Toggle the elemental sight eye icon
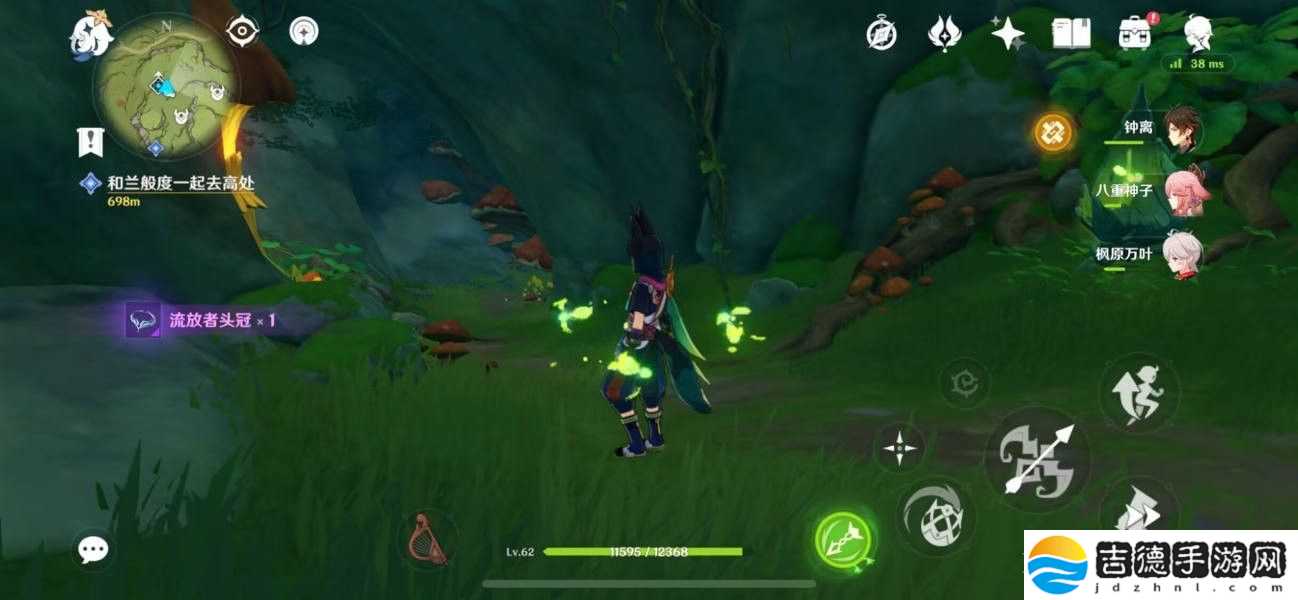1298x600 pixels. (x=242, y=32)
